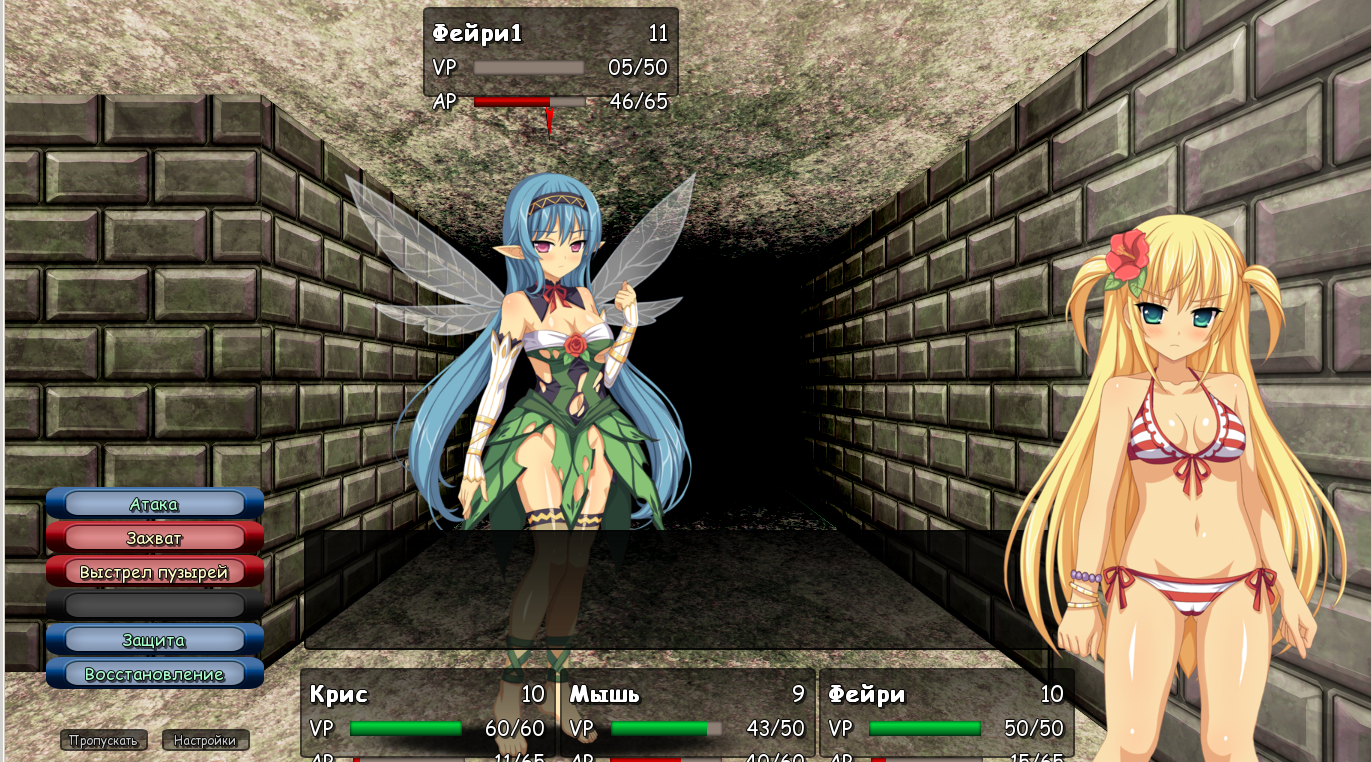Target the enemy Фейри1 status panel

(x=550, y=53)
